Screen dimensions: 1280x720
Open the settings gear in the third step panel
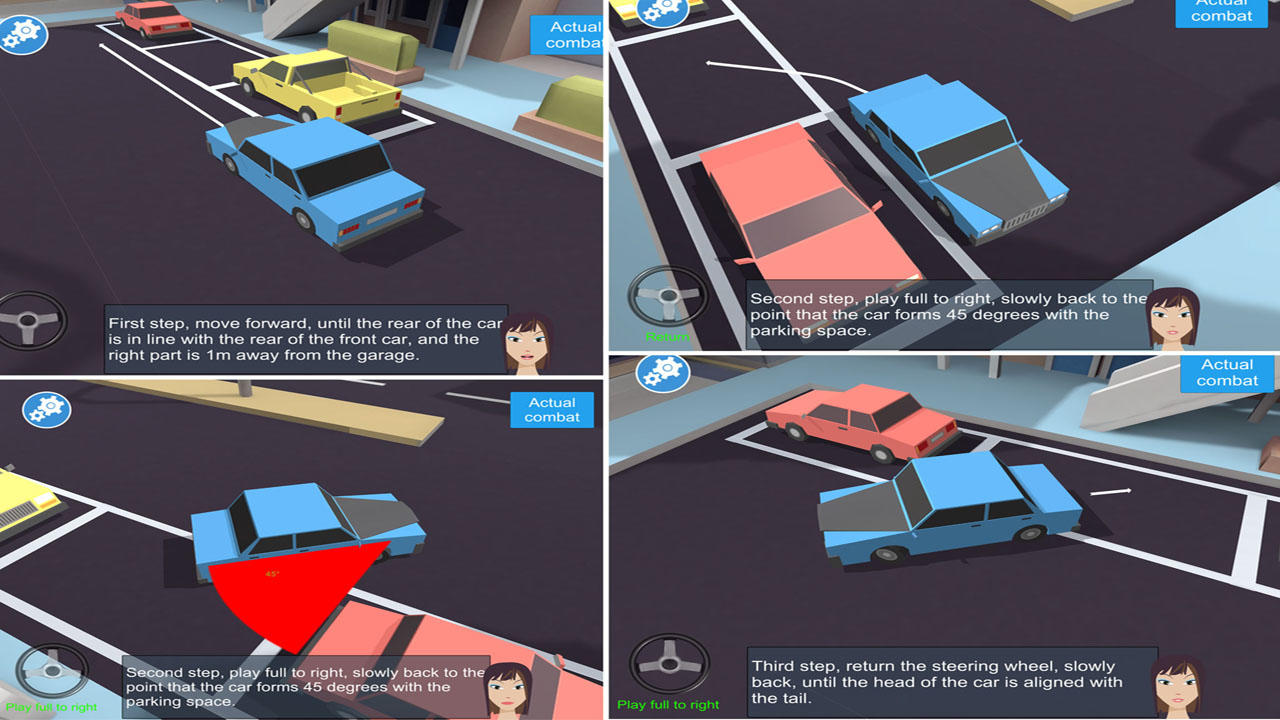coord(662,372)
